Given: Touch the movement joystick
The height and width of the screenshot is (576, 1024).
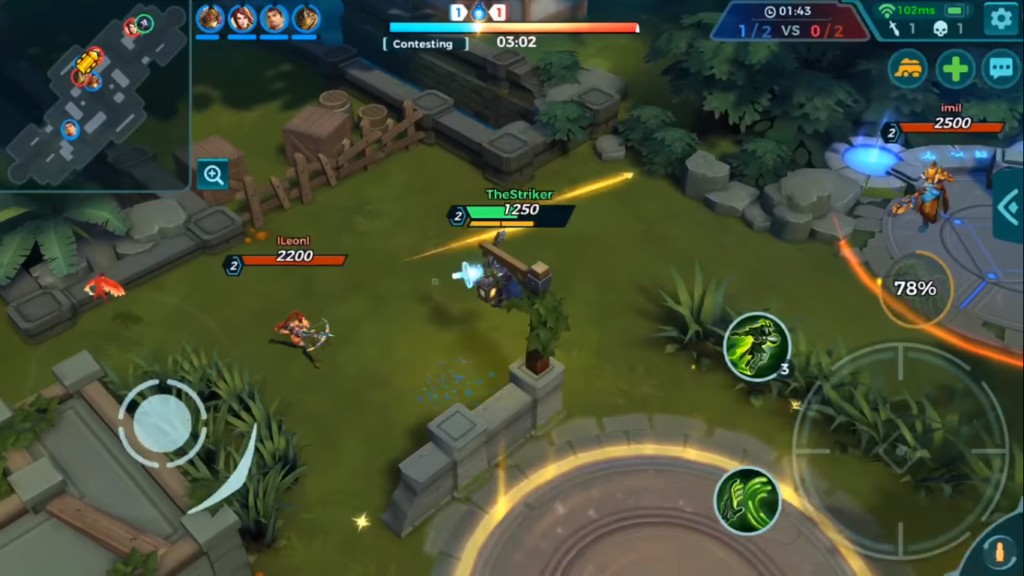Looking at the screenshot, I should coord(162,423).
